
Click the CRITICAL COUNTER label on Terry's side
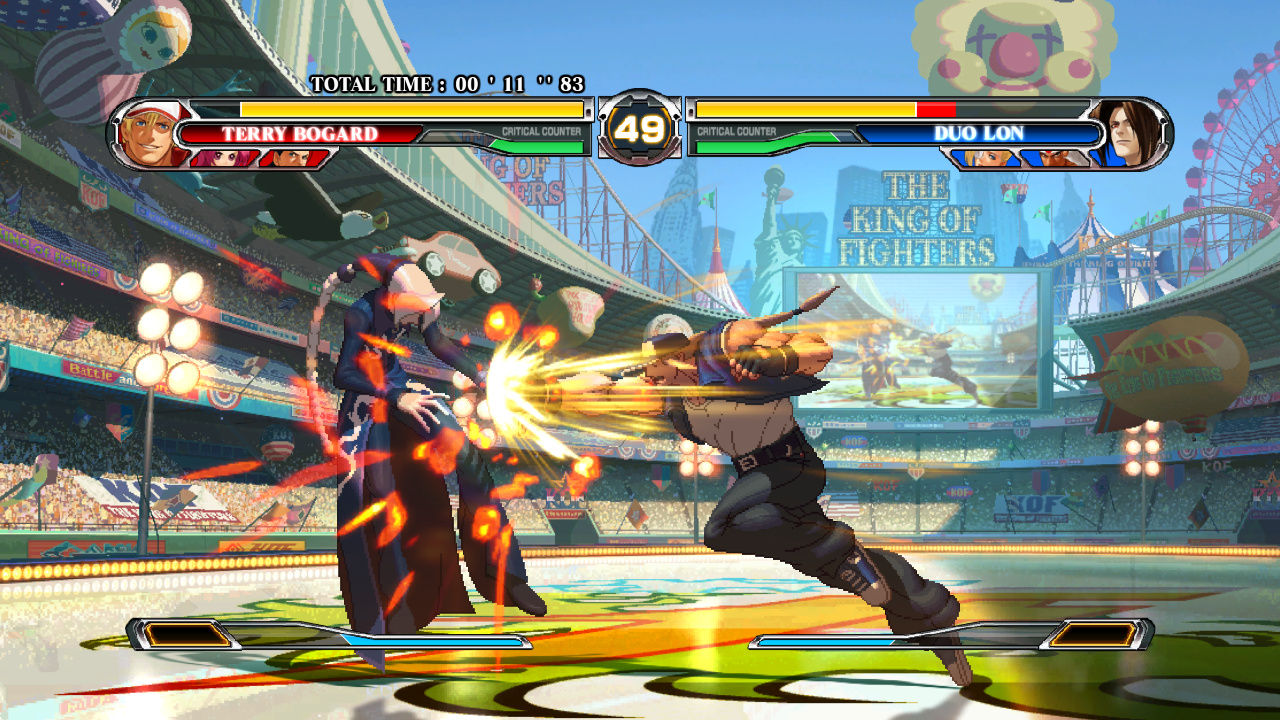point(540,130)
